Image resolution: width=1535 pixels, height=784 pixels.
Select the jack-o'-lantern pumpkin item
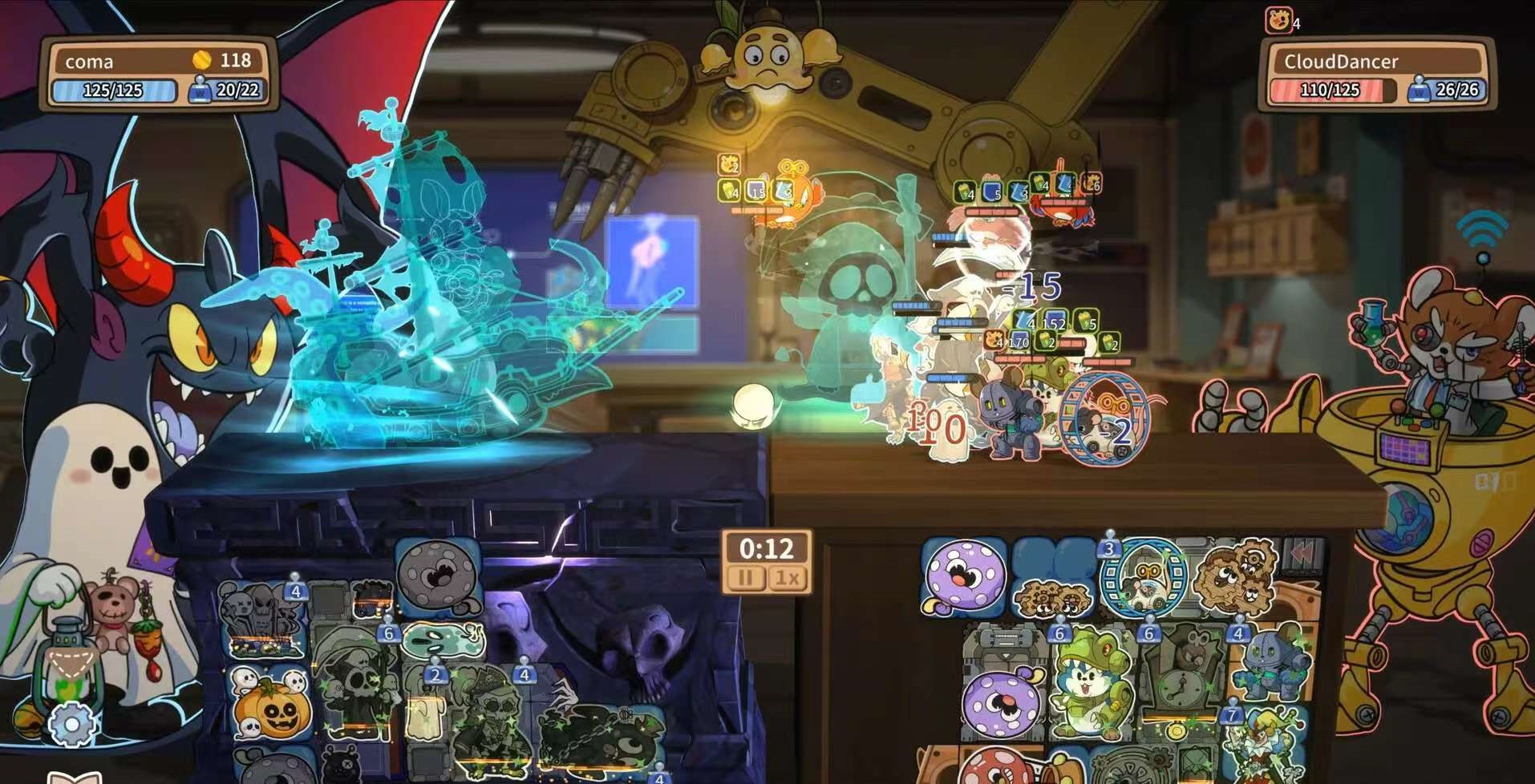point(271,706)
